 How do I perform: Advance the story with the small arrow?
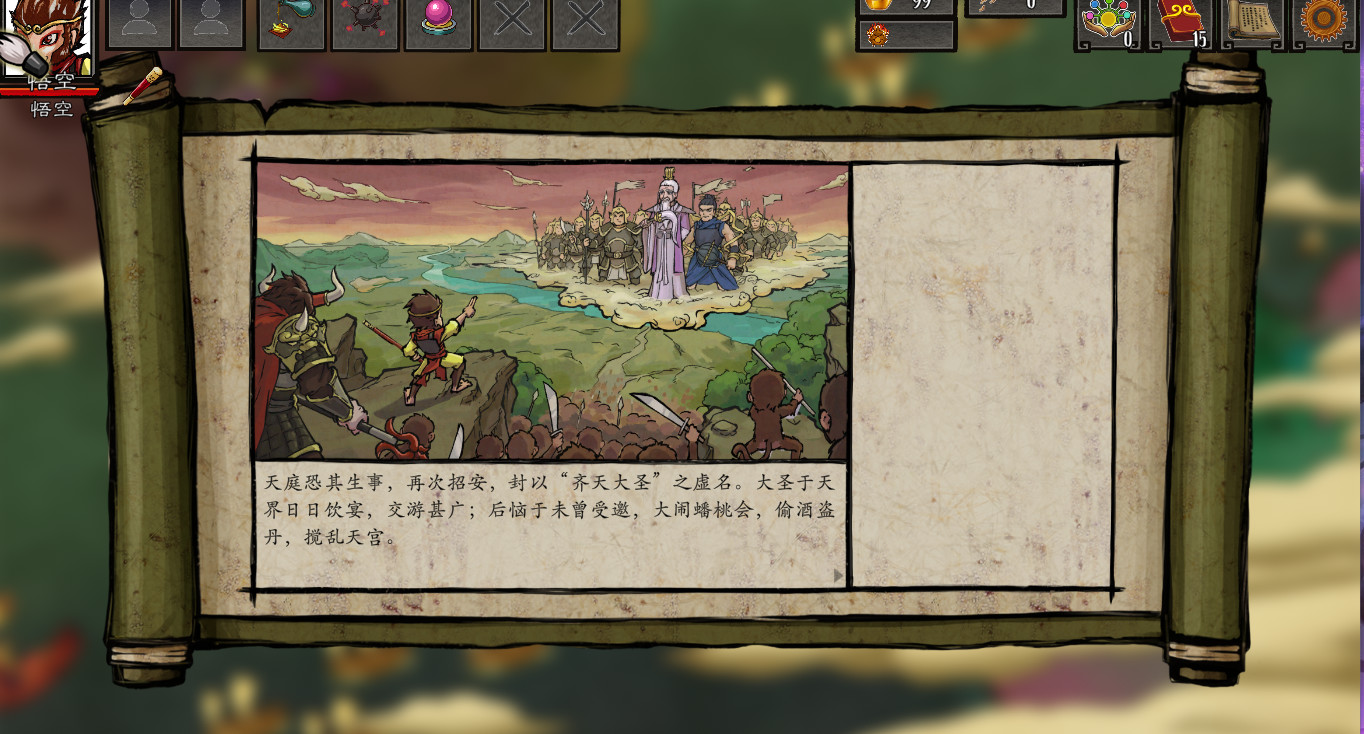(838, 575)
